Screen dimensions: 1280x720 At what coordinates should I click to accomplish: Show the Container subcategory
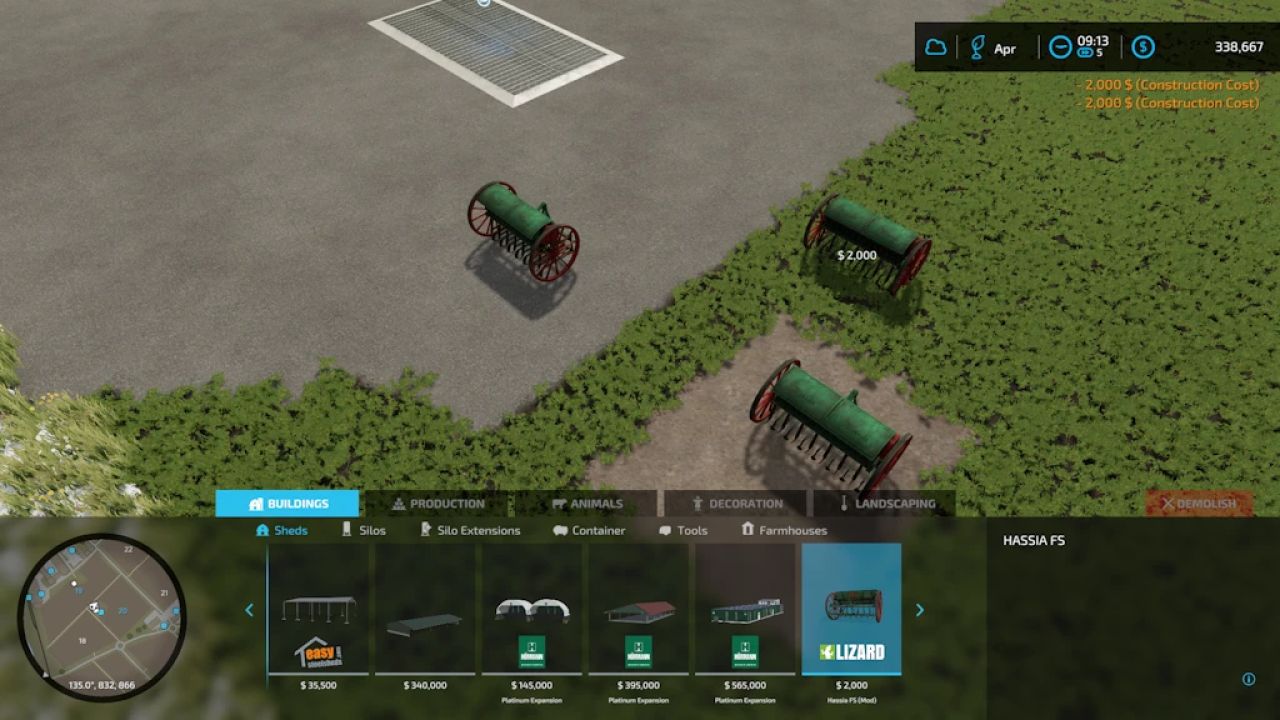(589, 530)
